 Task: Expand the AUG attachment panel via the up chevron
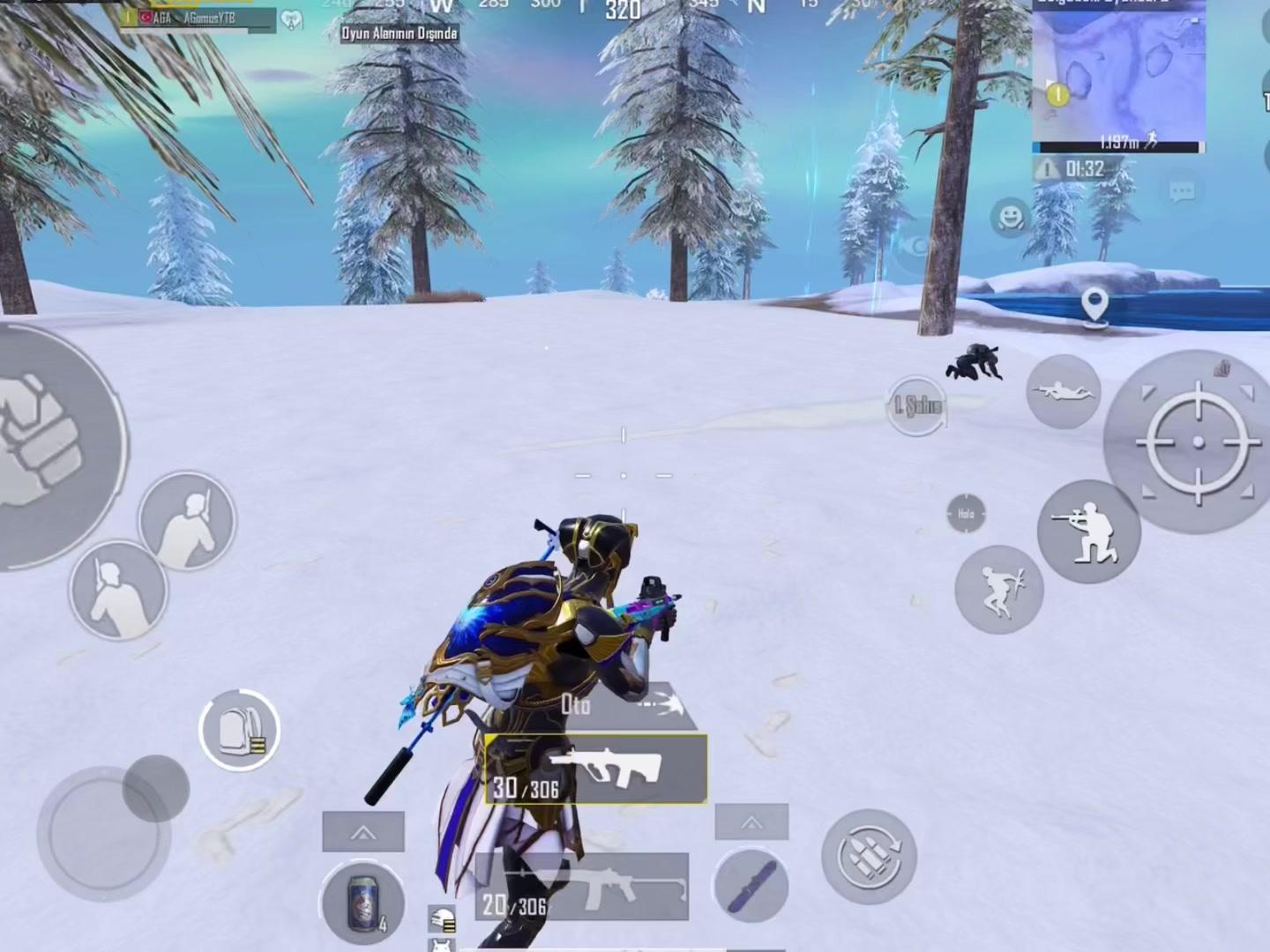pos(363,830)
